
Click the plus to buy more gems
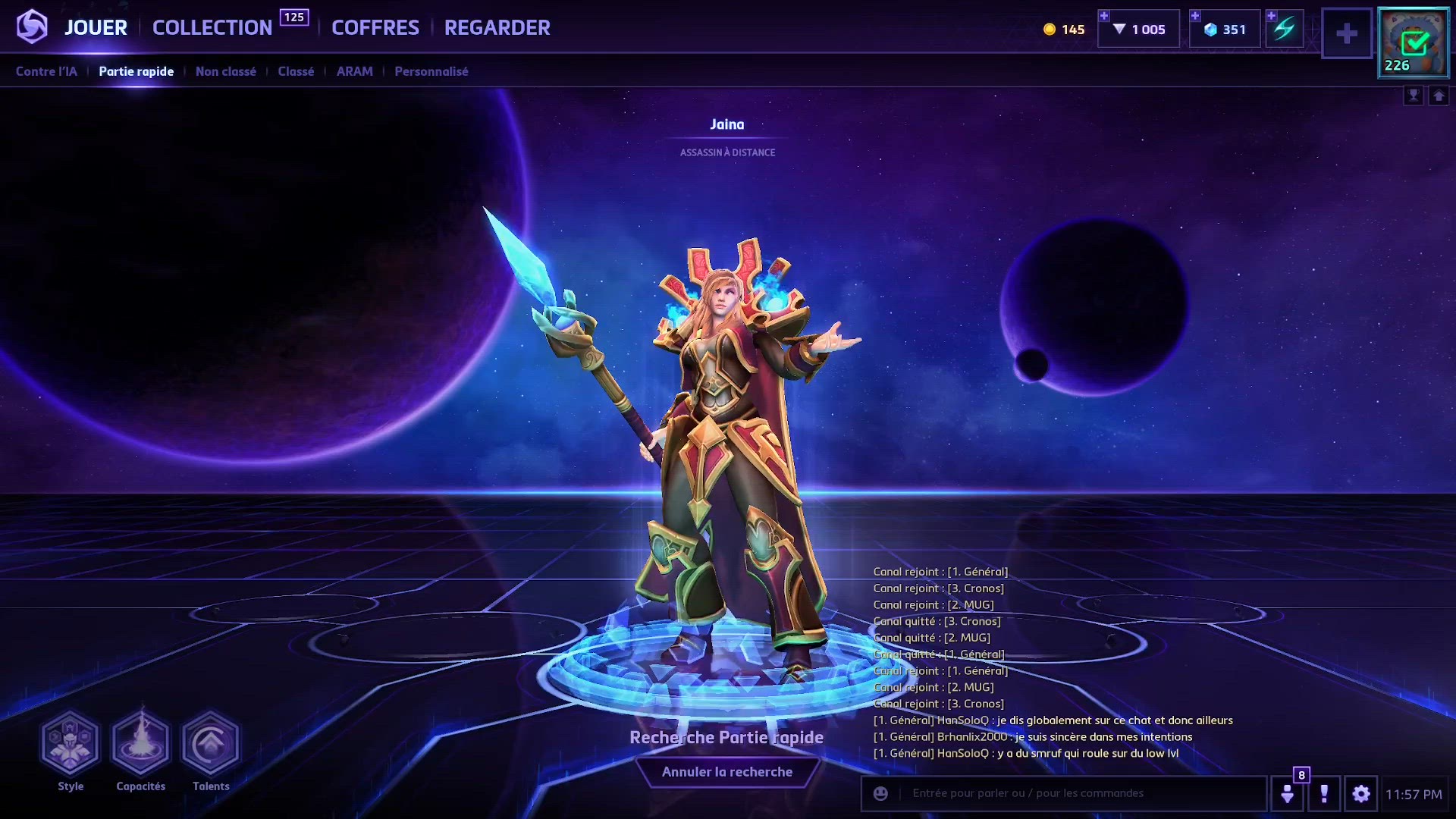point(1104,15)
